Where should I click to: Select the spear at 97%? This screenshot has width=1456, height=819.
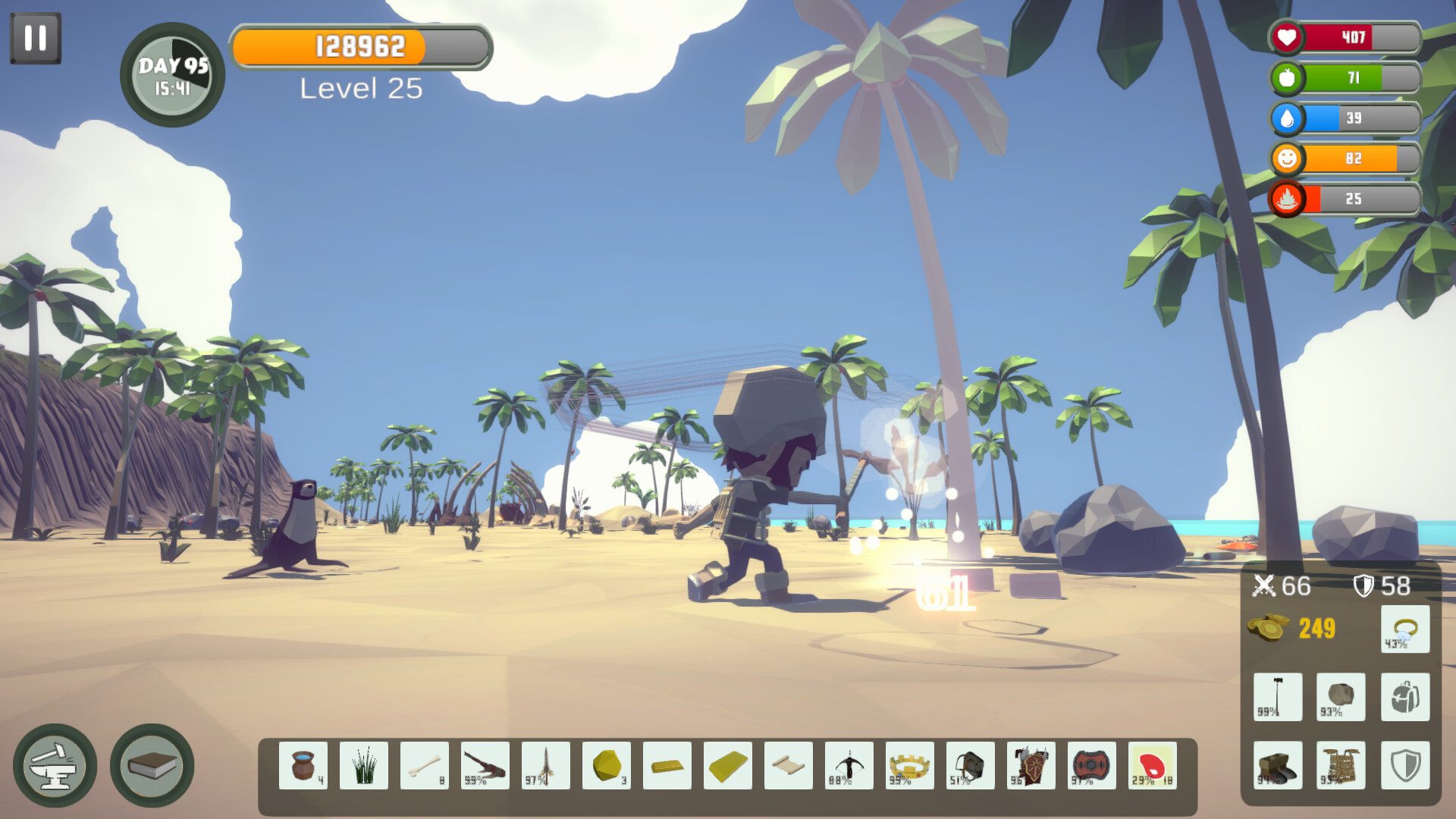tap(546, 767)
